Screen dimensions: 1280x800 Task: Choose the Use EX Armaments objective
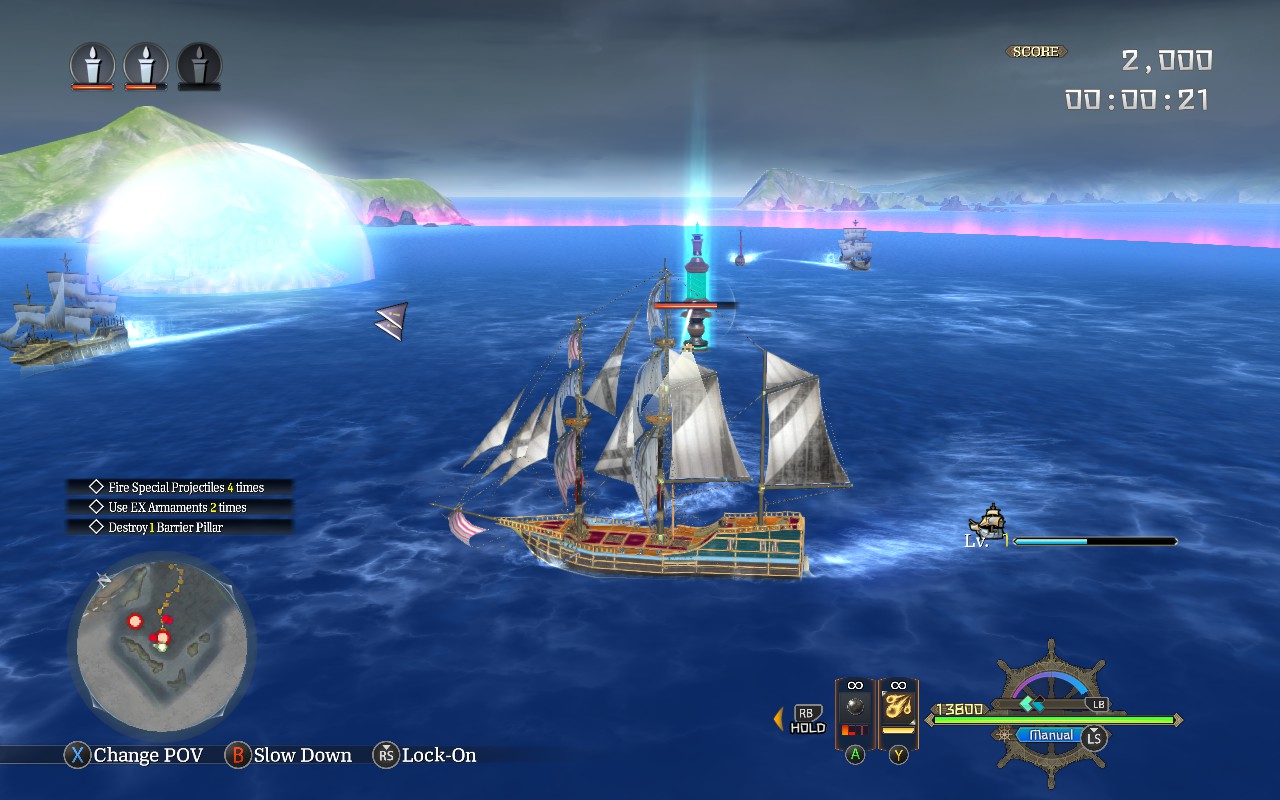pos(180,507)
